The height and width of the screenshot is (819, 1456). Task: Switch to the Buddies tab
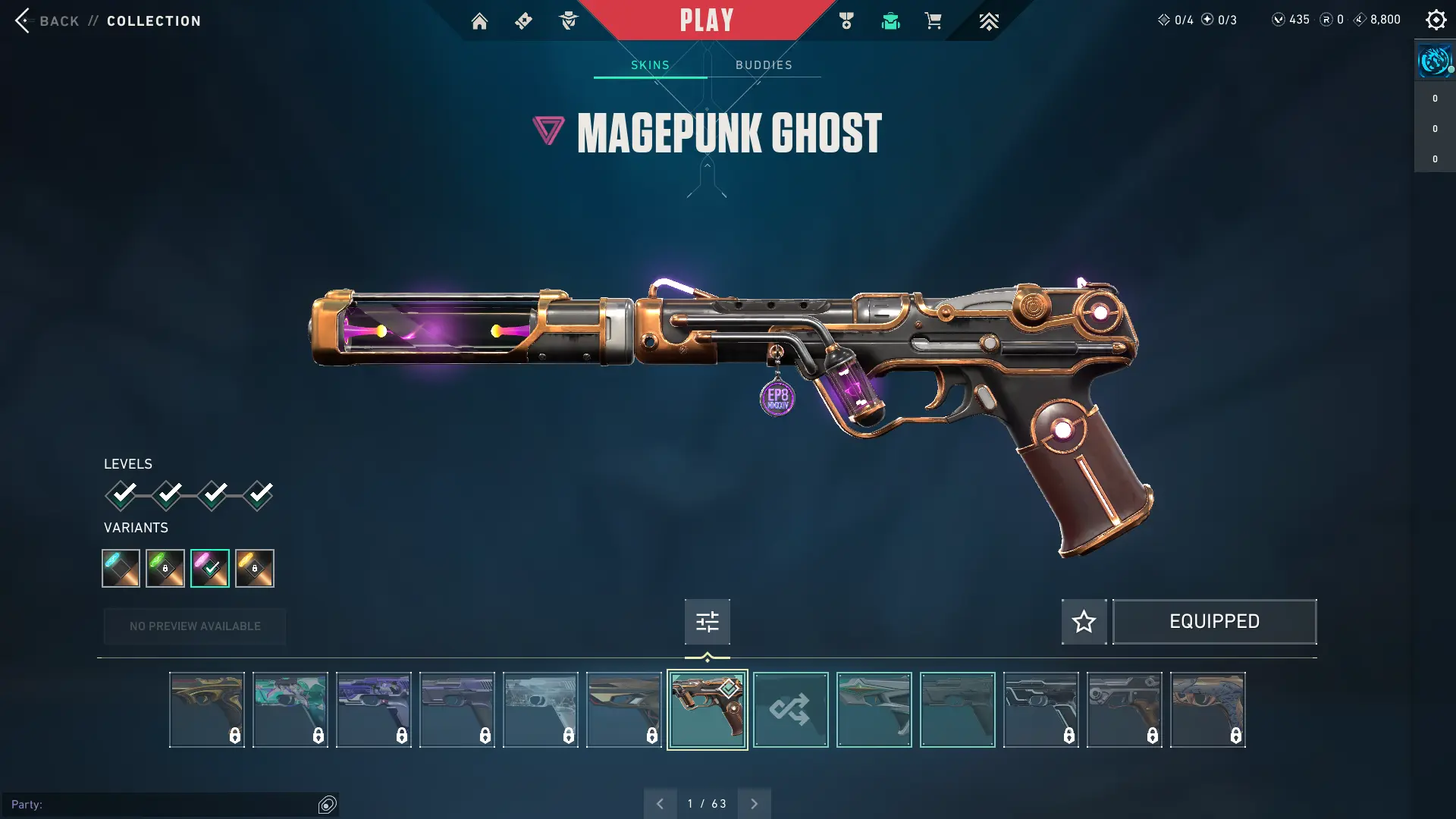coord(764,65)
